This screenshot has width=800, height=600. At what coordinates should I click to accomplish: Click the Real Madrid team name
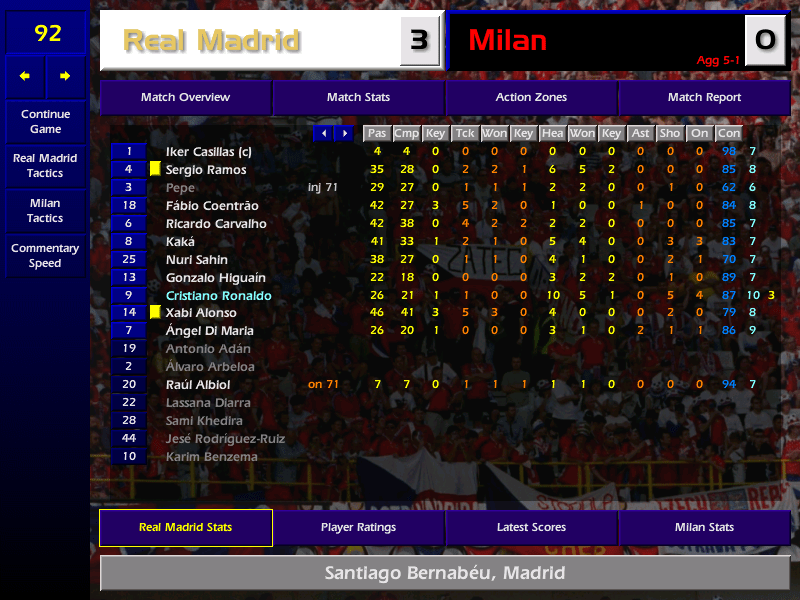(x=211, y=41)
